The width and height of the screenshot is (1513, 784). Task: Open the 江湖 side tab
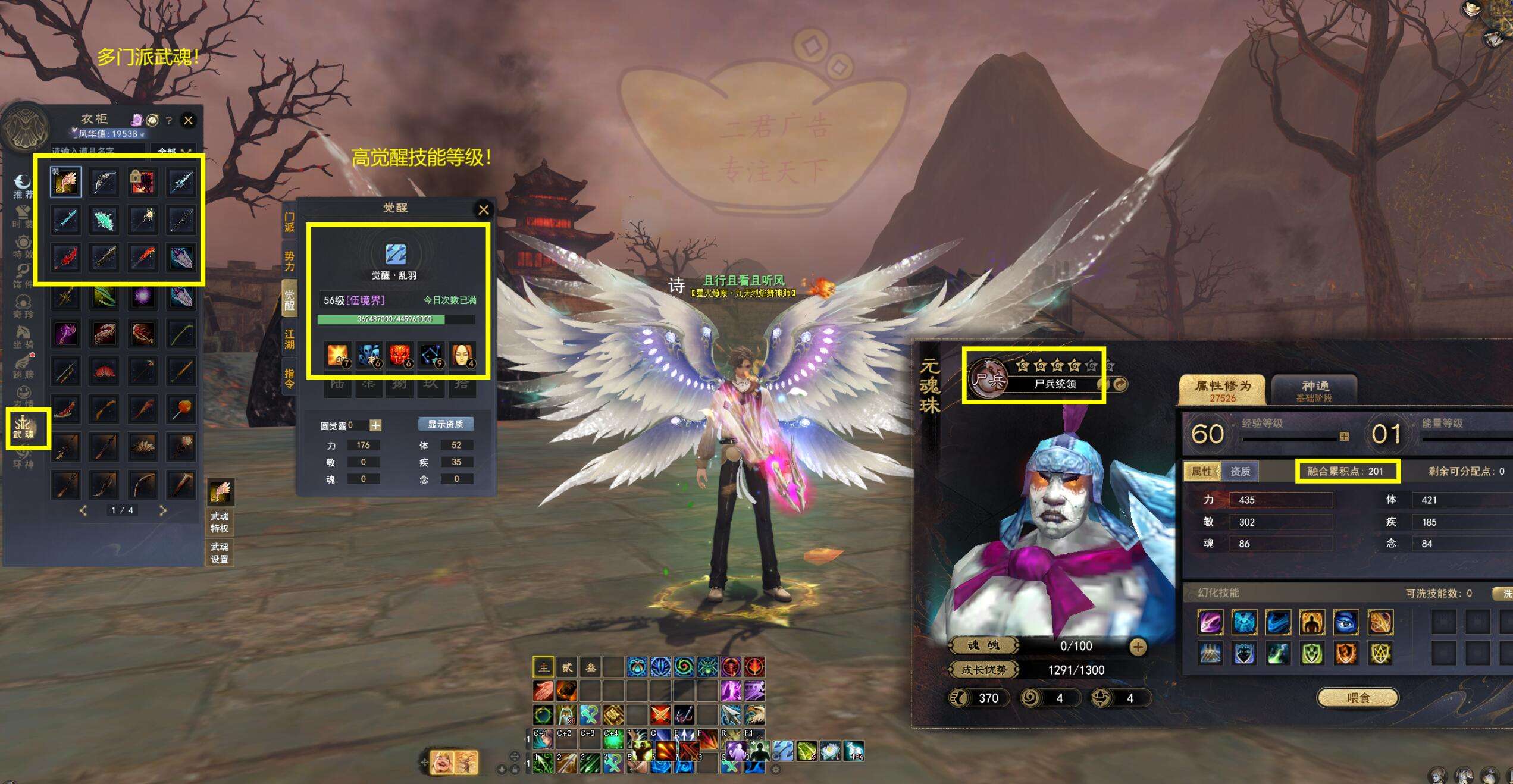(289, 340)
